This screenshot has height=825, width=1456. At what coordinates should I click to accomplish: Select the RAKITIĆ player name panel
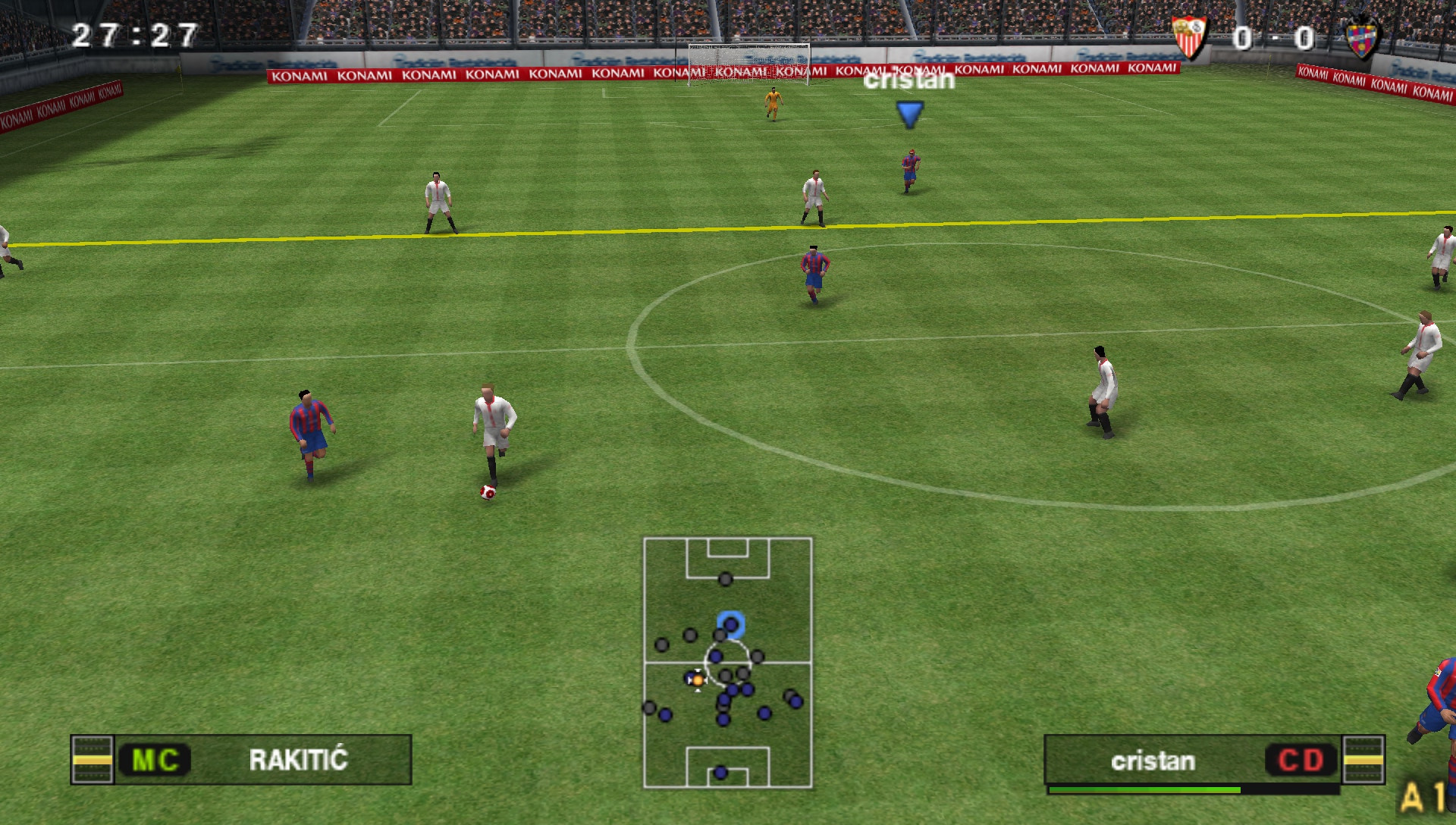(297, 760)
